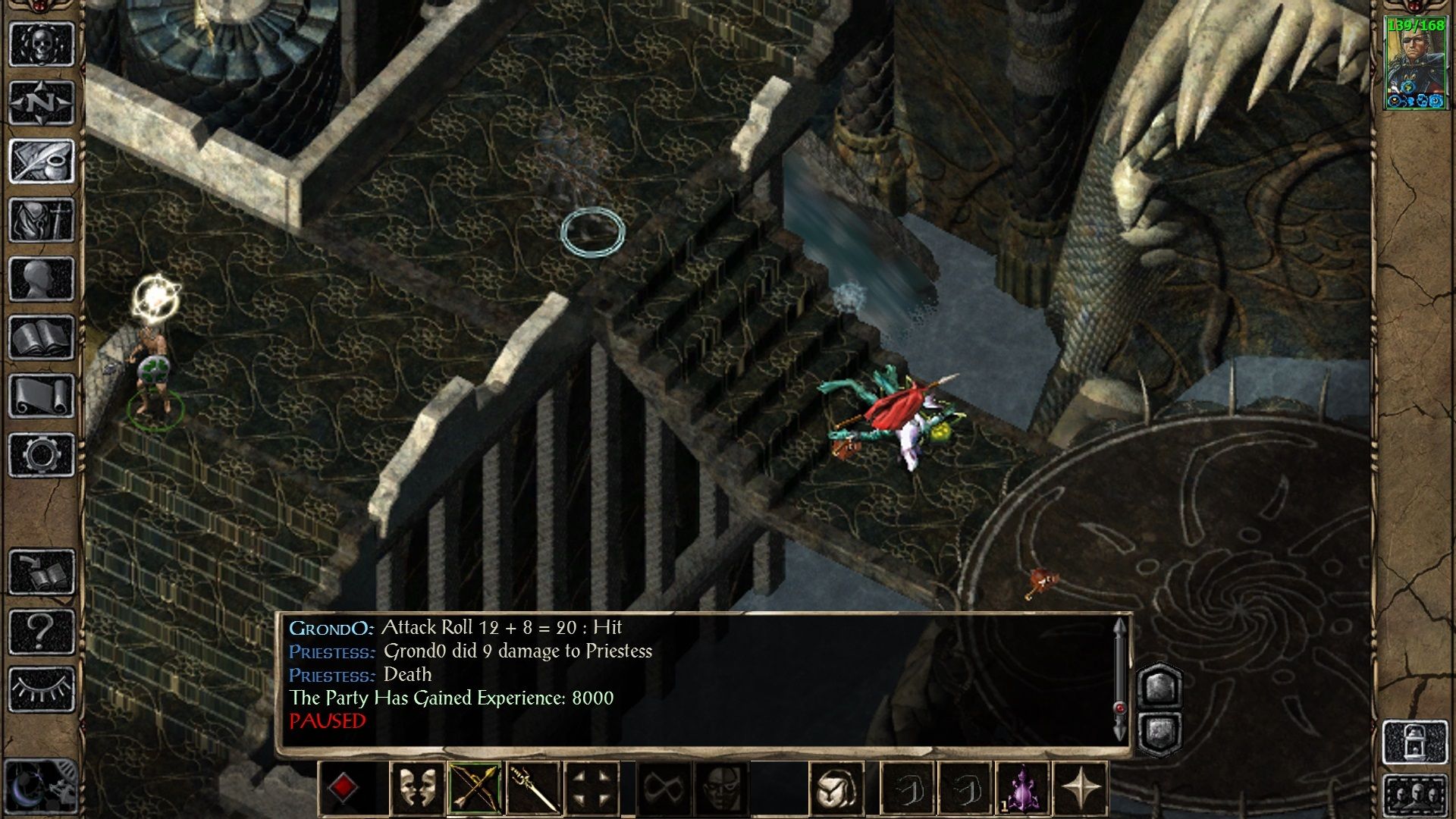The image size is (1456, 819).
Task: Click the skull button in the sidebar
Action: 42,45
